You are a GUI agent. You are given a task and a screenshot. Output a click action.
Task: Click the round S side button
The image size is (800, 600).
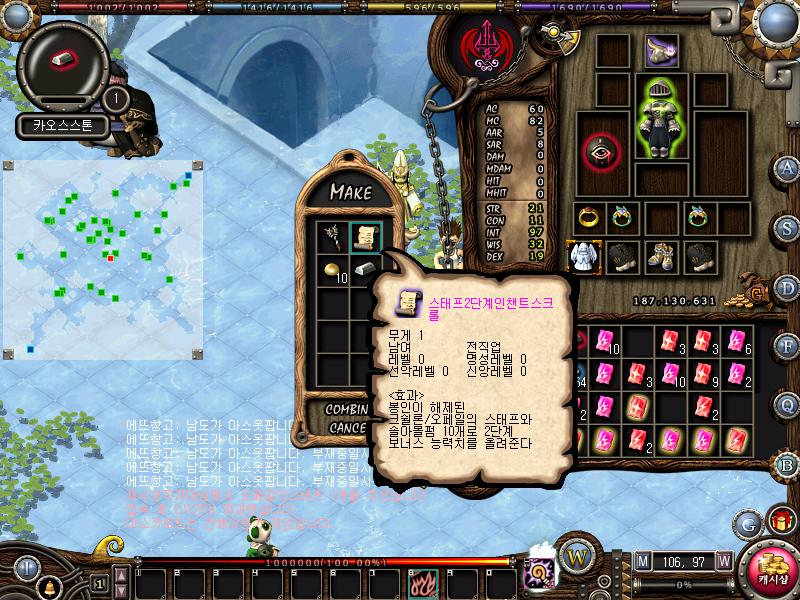pos(787,227)
